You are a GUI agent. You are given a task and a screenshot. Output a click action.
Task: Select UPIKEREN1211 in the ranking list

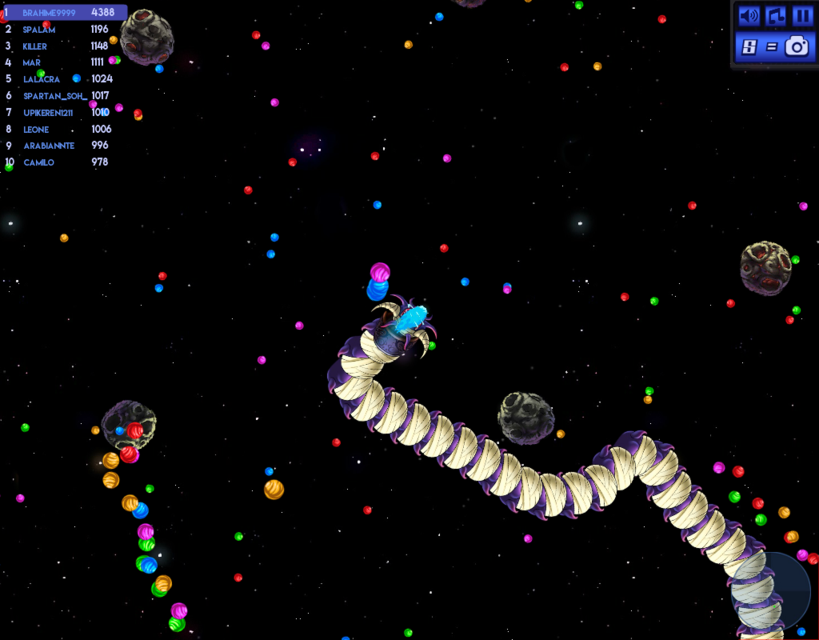coord(62,112)
